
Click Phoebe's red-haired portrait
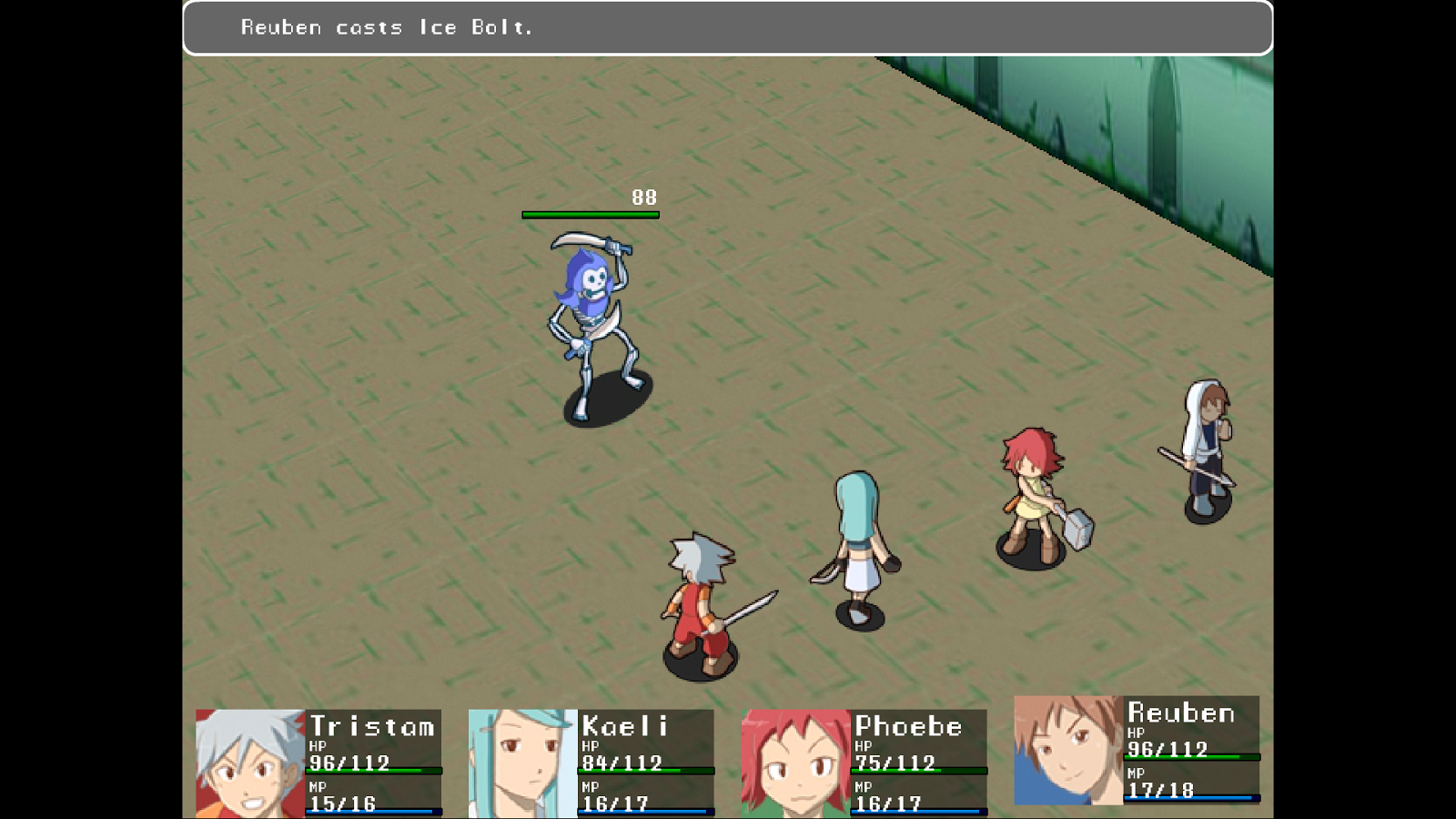(x=796, y=763)
